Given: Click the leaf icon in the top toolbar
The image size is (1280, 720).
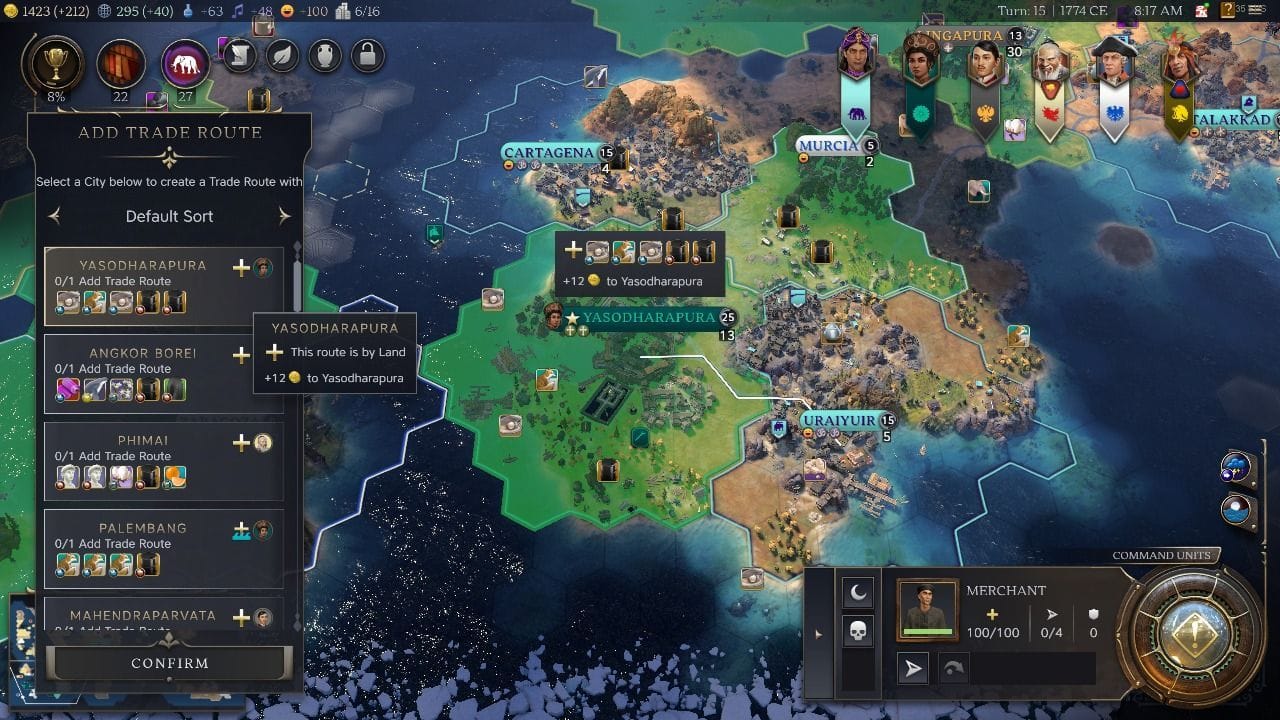Looking at the screenshot, I should point(281,57).
